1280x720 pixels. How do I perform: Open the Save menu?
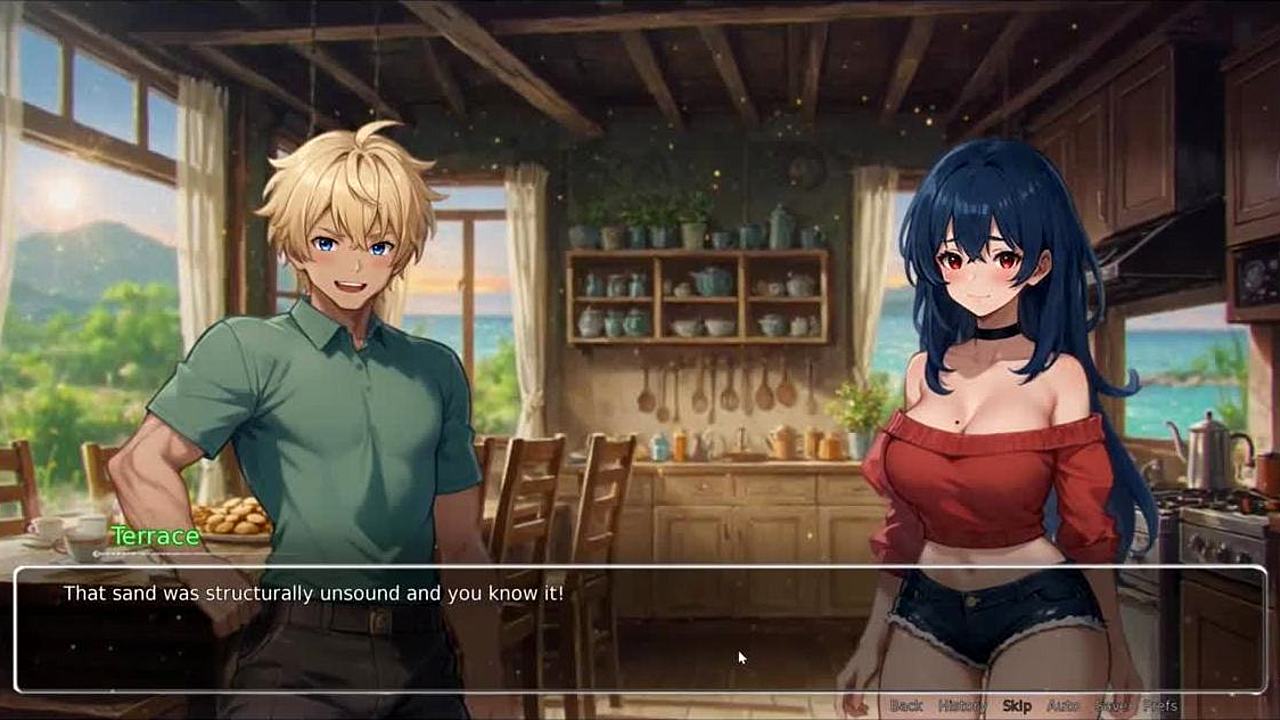click(x=1111, y=706)
